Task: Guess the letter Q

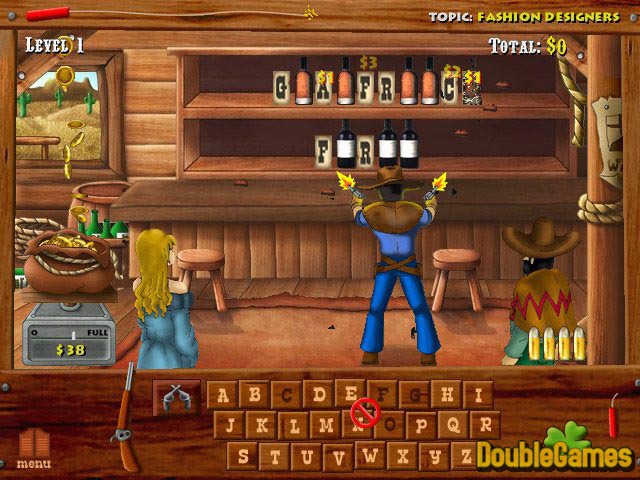Action: (x=453, y=426)
